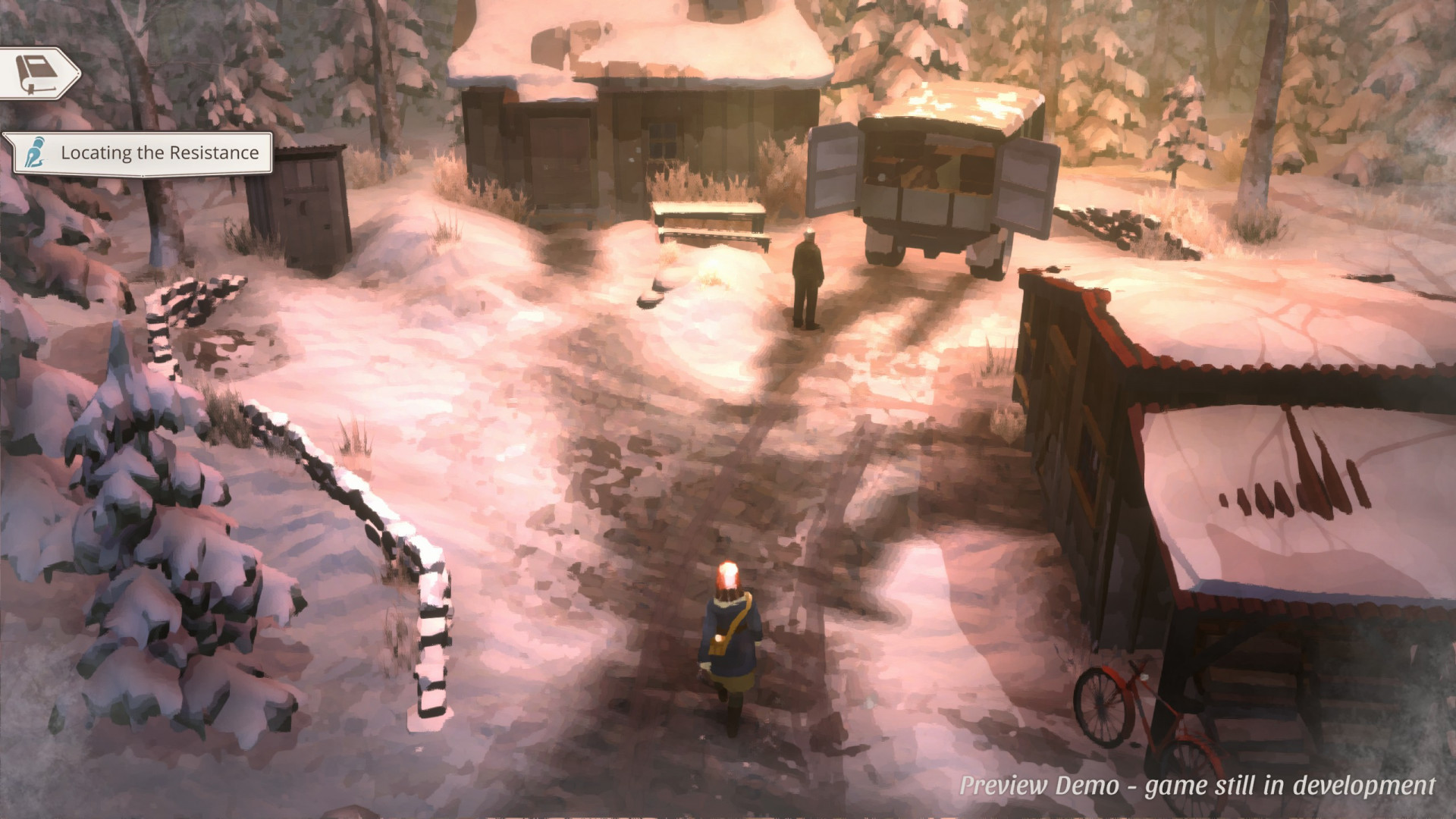Select the quest banner Locating the Resistance

[x=159, y=152]
